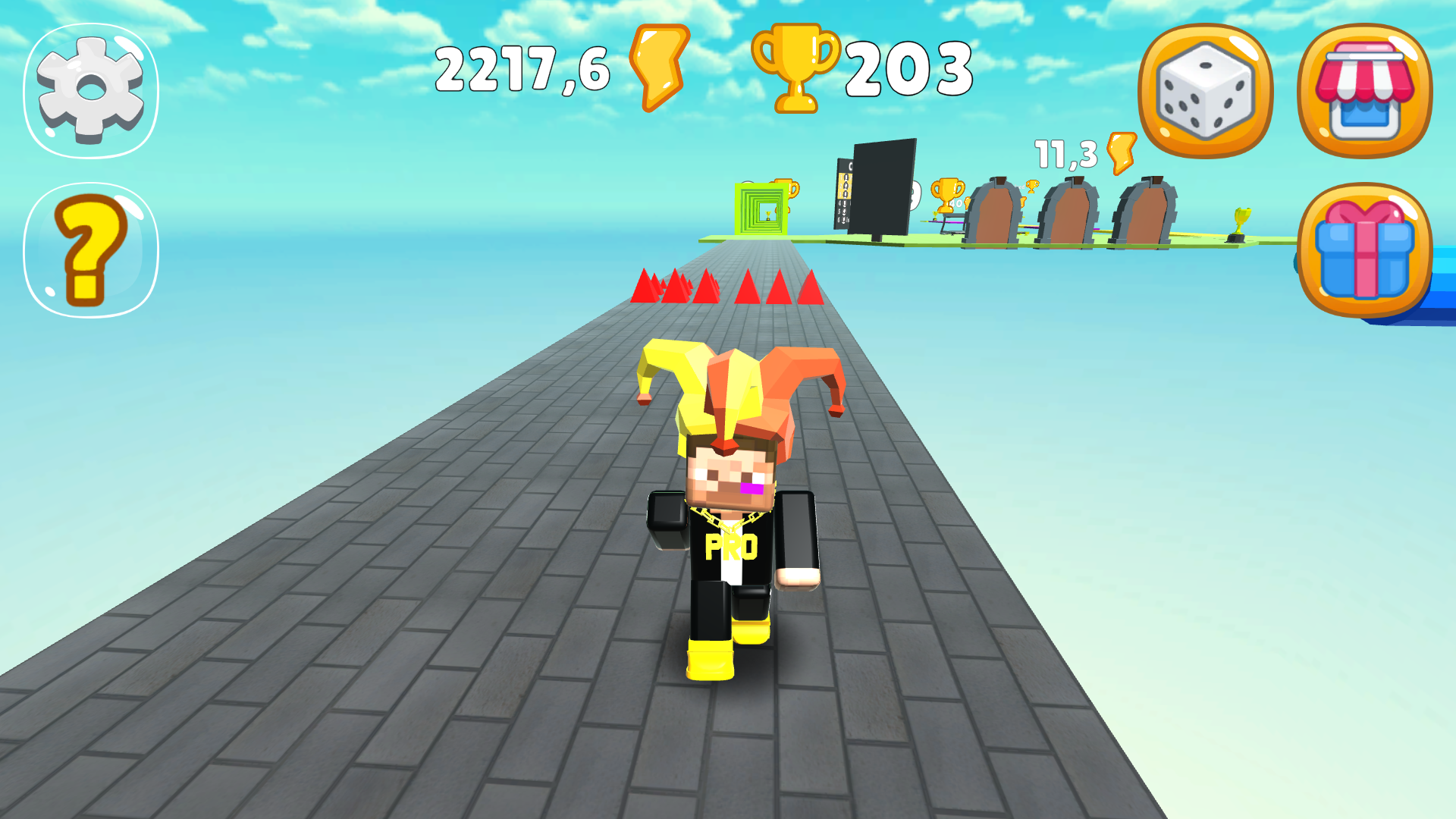Expand the 11,3 reward indicator ahead

[1073, 152]
